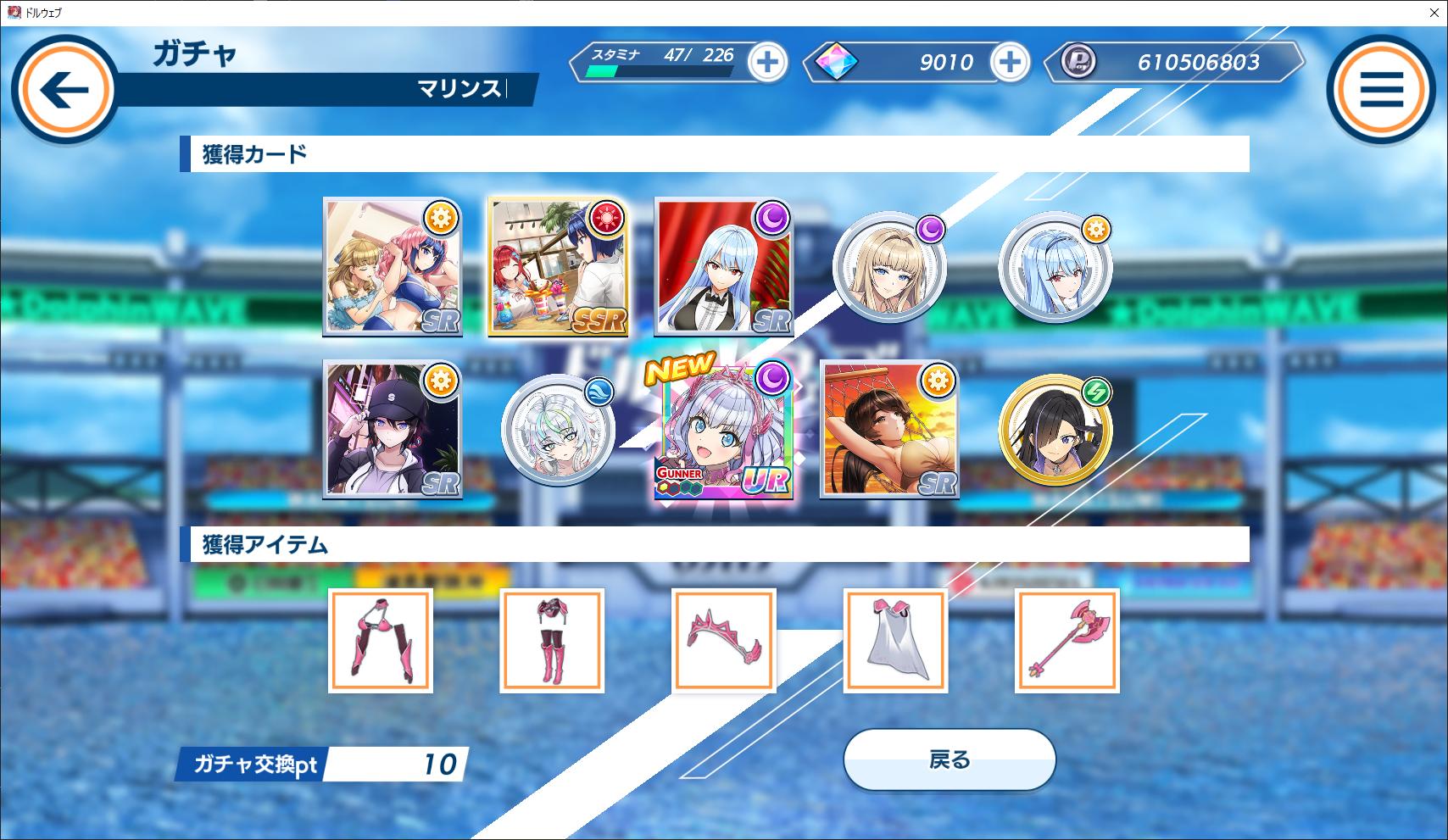1448x840 pixels.
Task: Inspect the white cape item
Action: [895, 641]
